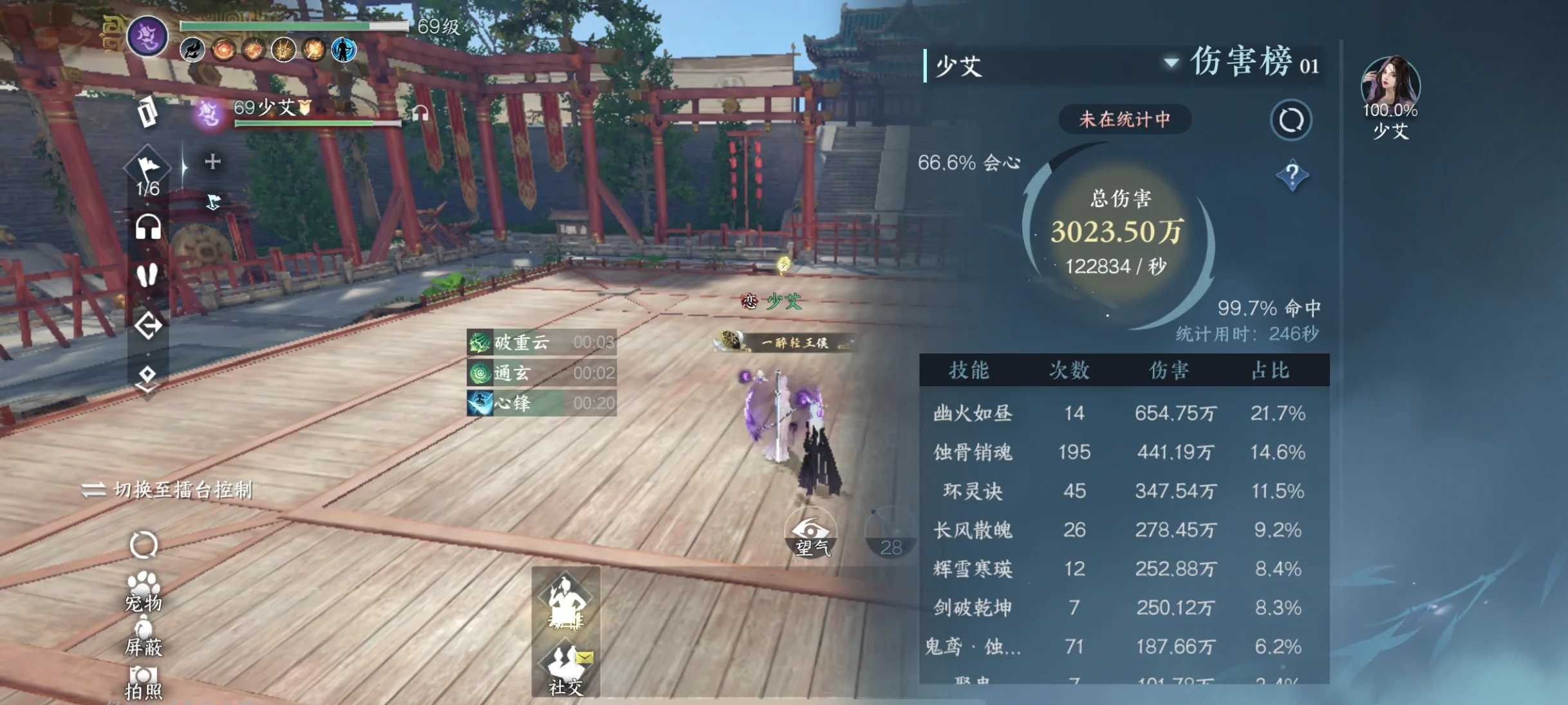Select the 心锋 skill cooldown icon

[480, 404]
